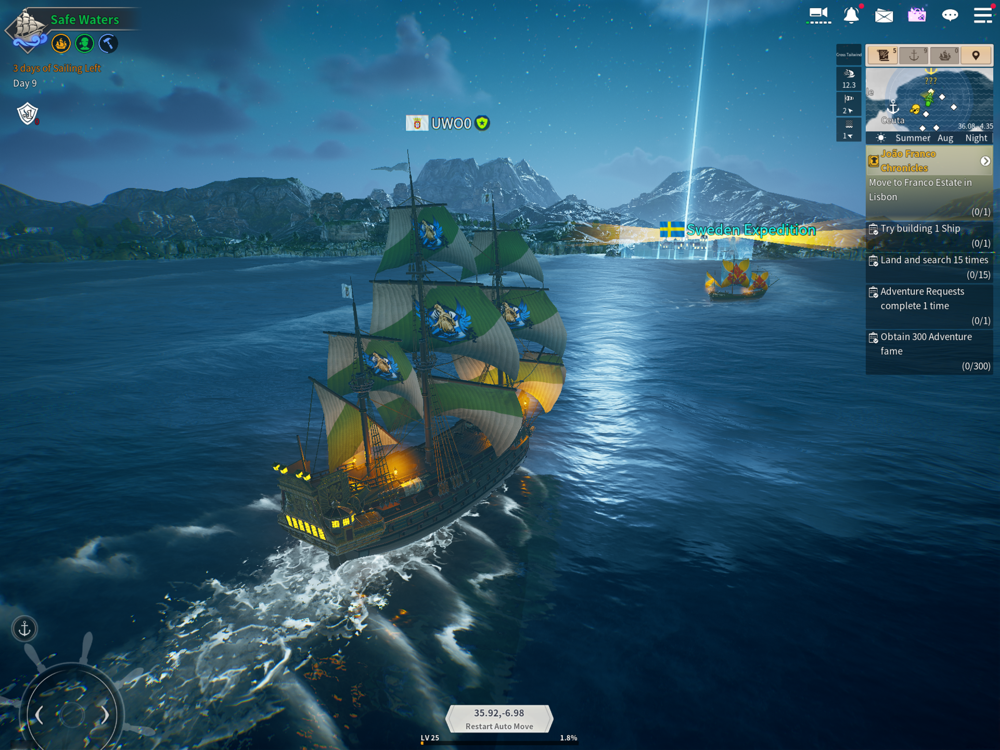Viewport: 1000px width, 750px height.
Task: Check the mail envelope icon
Action: click(x=884, y=15)
